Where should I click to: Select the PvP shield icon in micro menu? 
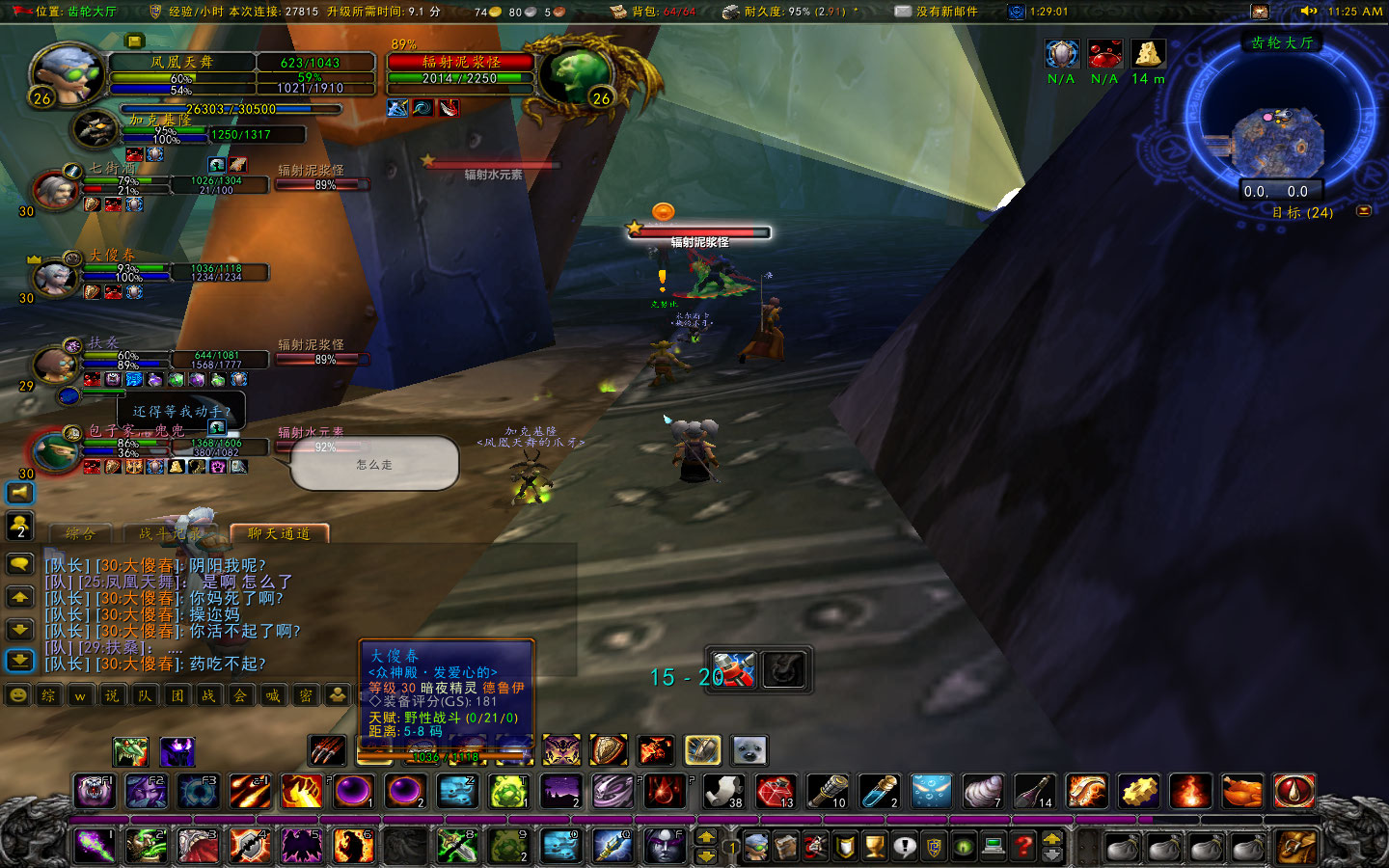coord(844,846)
